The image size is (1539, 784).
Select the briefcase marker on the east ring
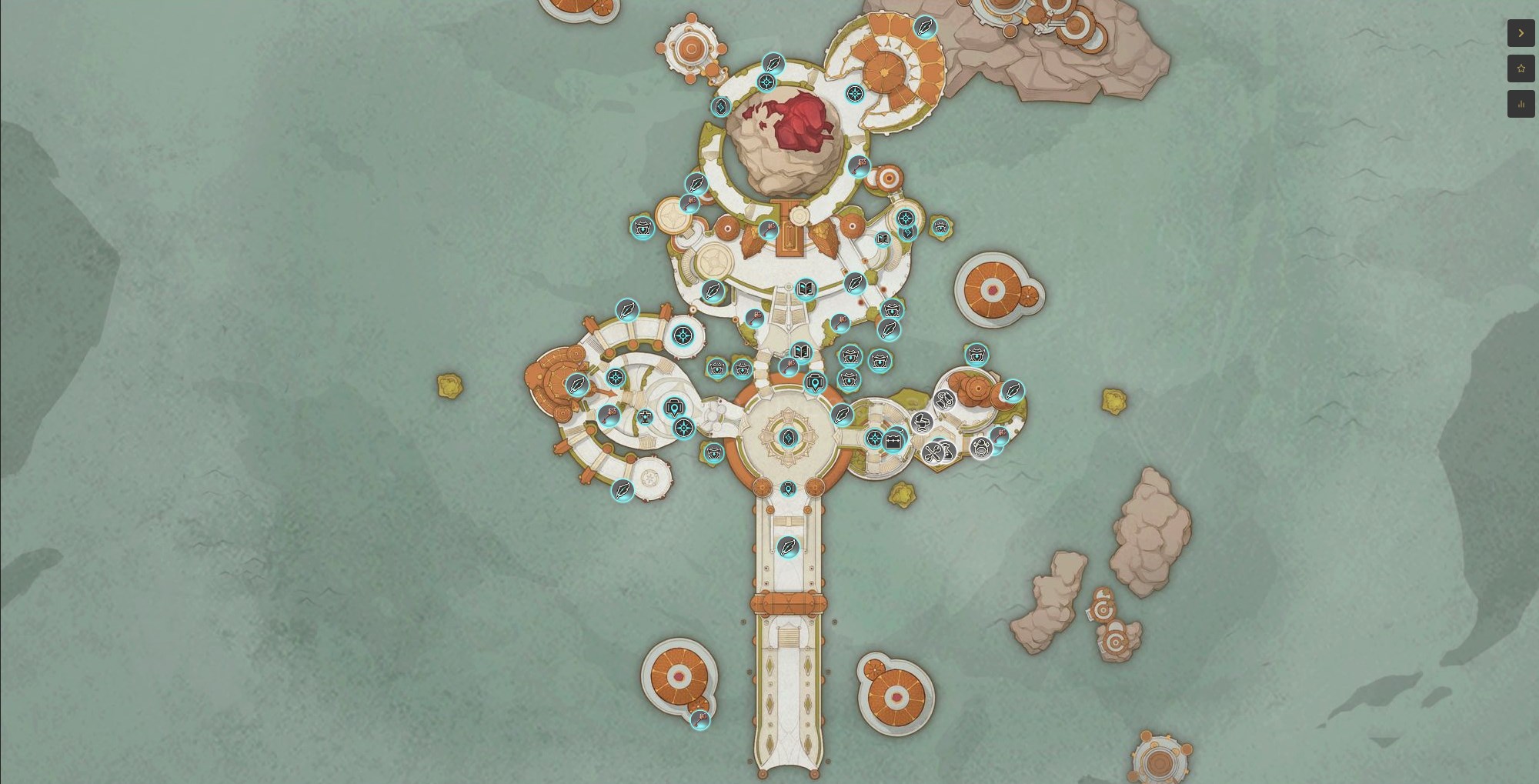(x=895, y=440)
